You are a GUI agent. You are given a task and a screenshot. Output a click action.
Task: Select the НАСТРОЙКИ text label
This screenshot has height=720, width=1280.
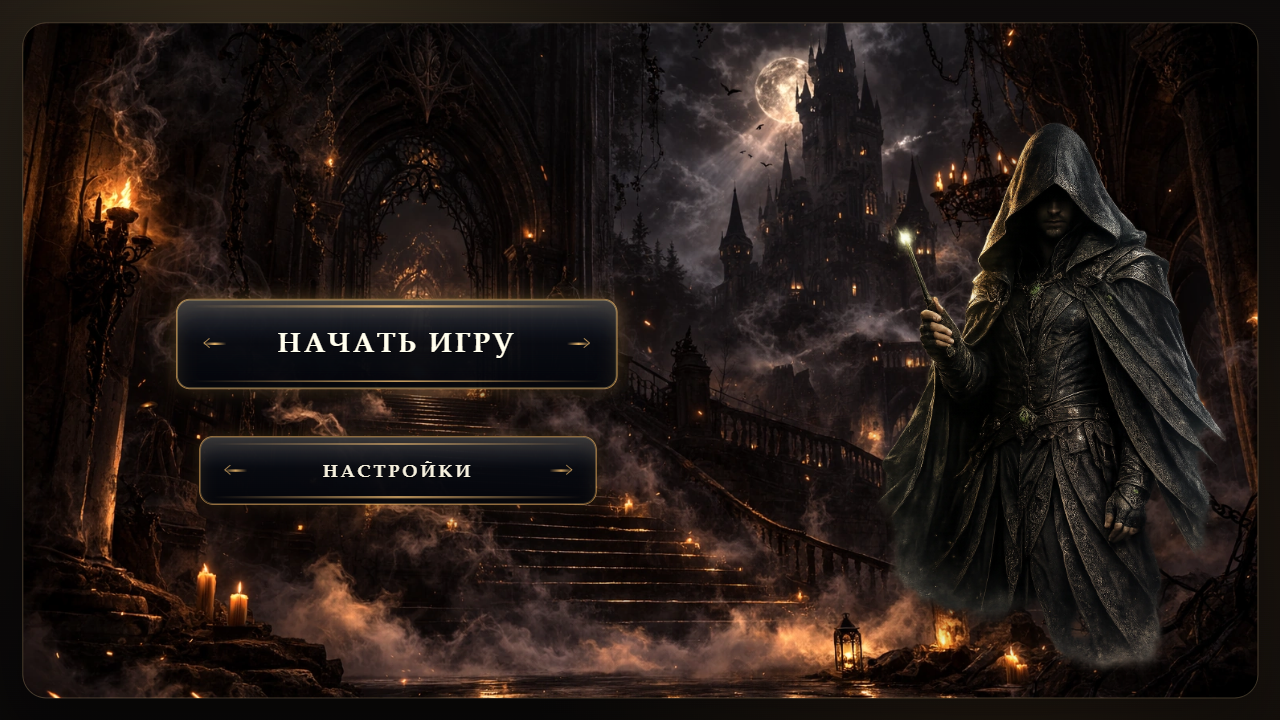pos(398,470)
